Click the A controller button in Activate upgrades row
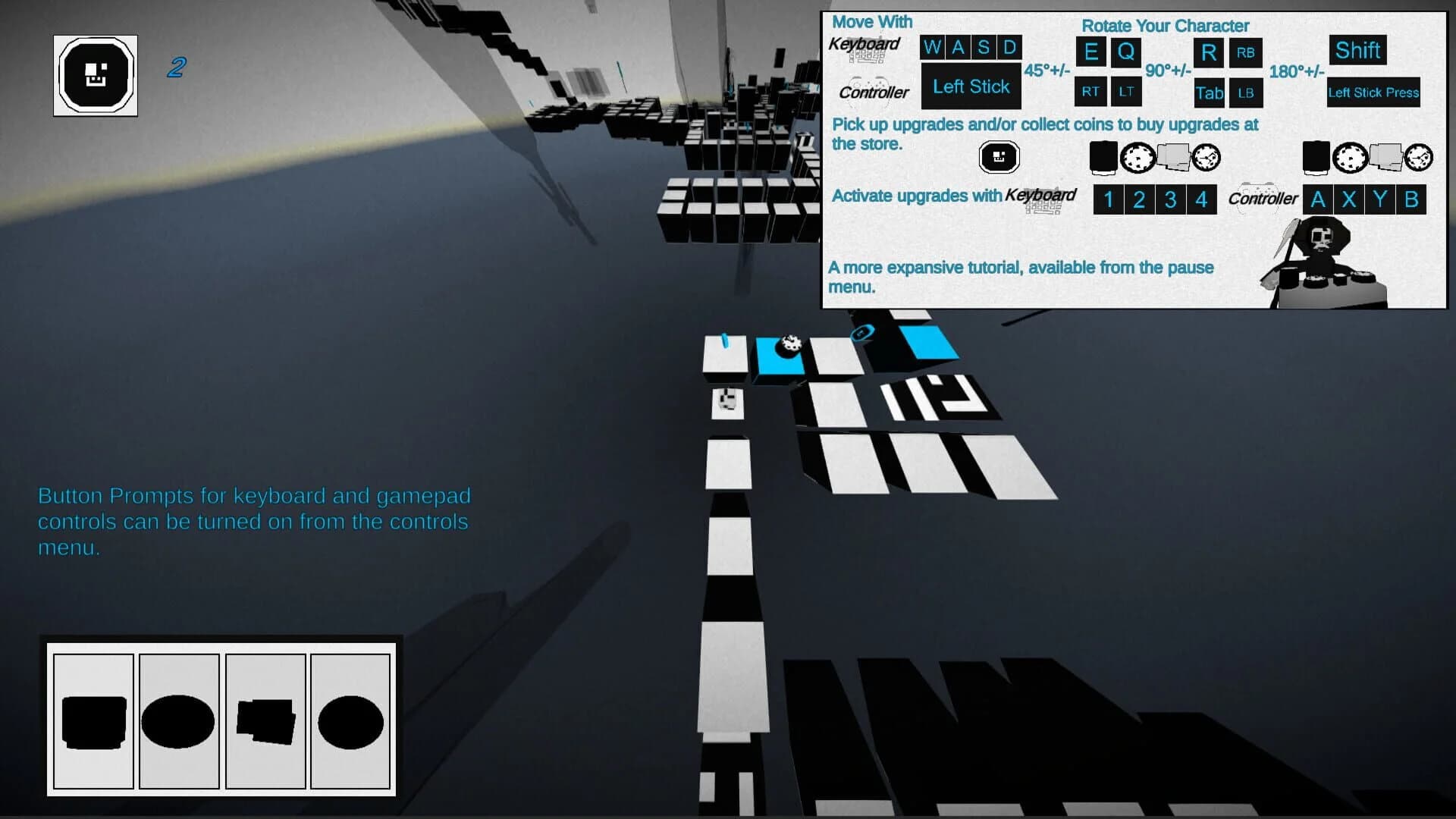The image size is (1456, 819). 1317,199
